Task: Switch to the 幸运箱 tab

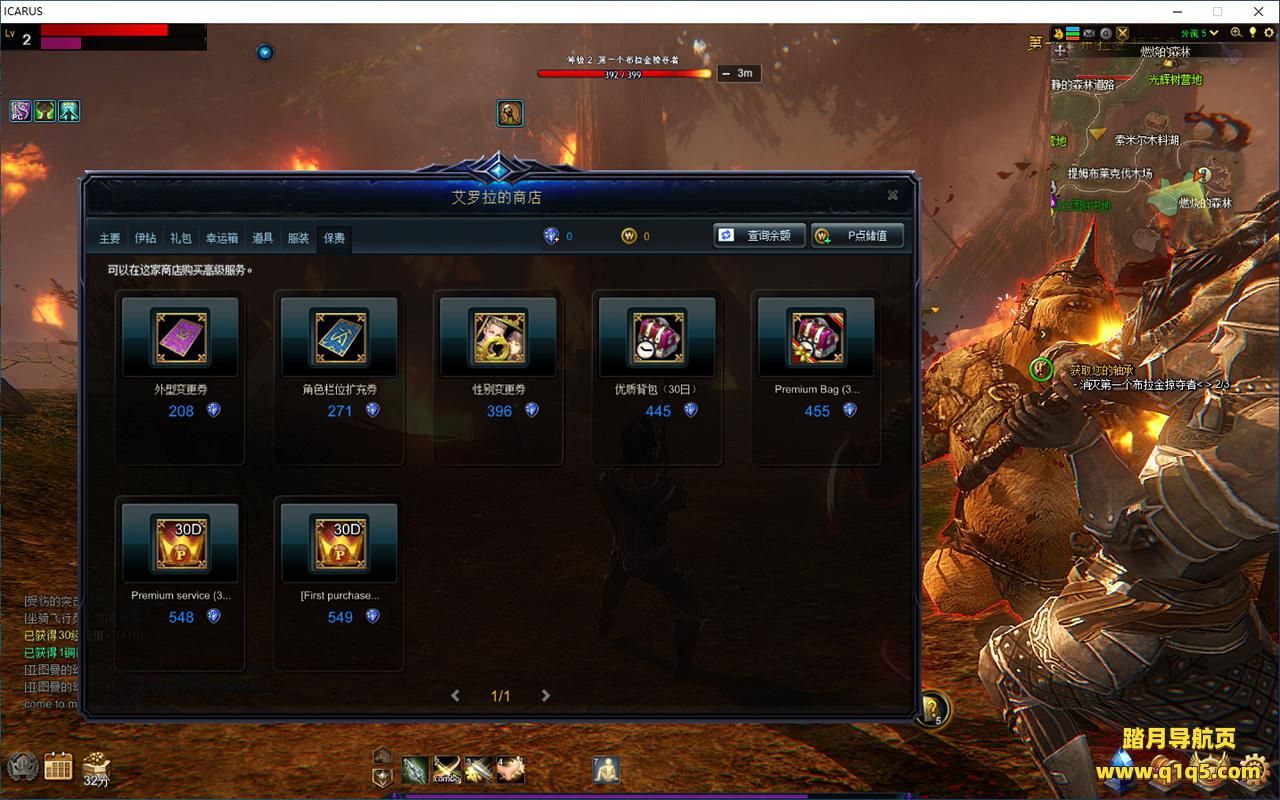Action: (222, 238)
